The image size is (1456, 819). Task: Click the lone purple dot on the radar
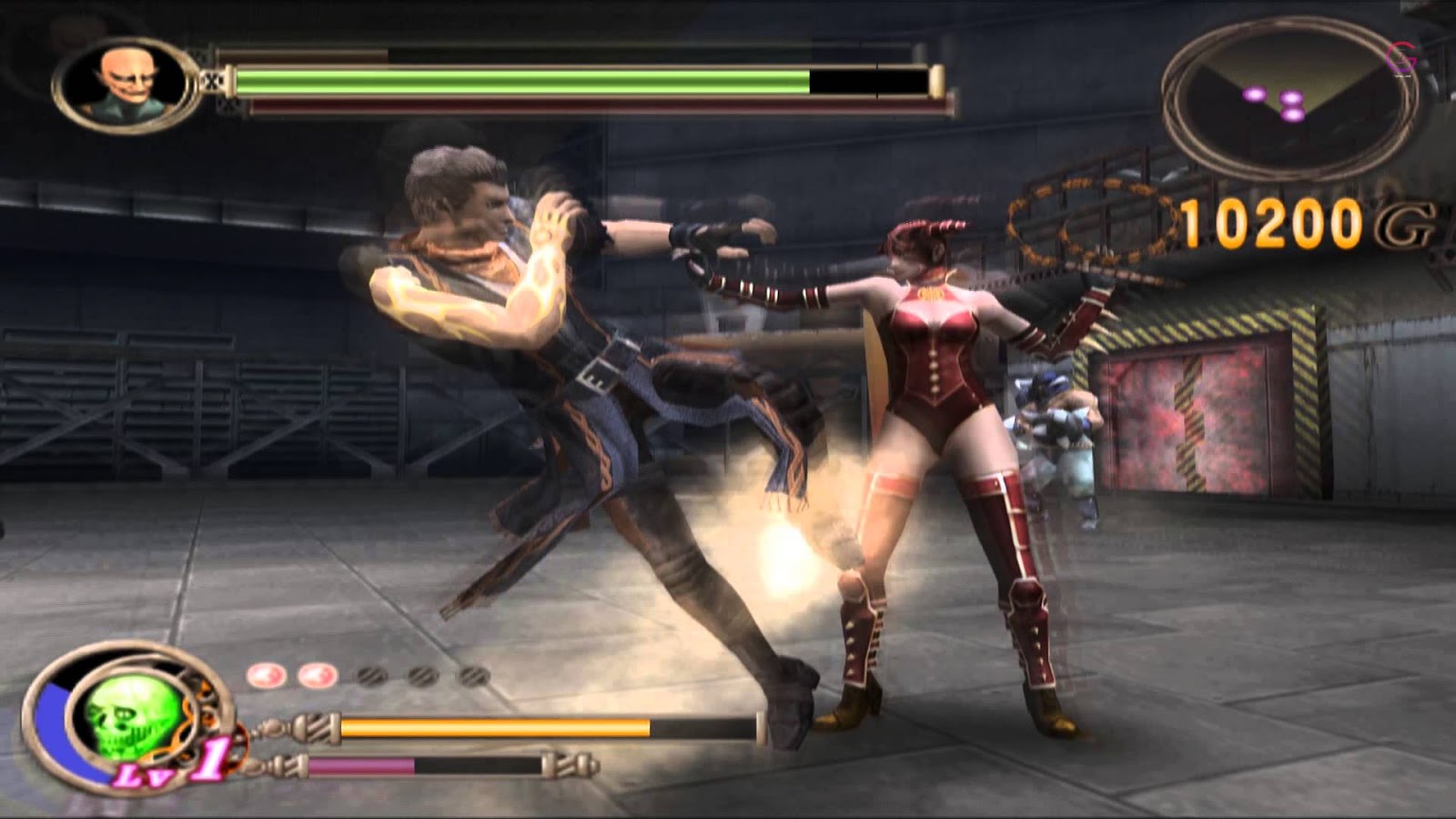(1254, 96)
